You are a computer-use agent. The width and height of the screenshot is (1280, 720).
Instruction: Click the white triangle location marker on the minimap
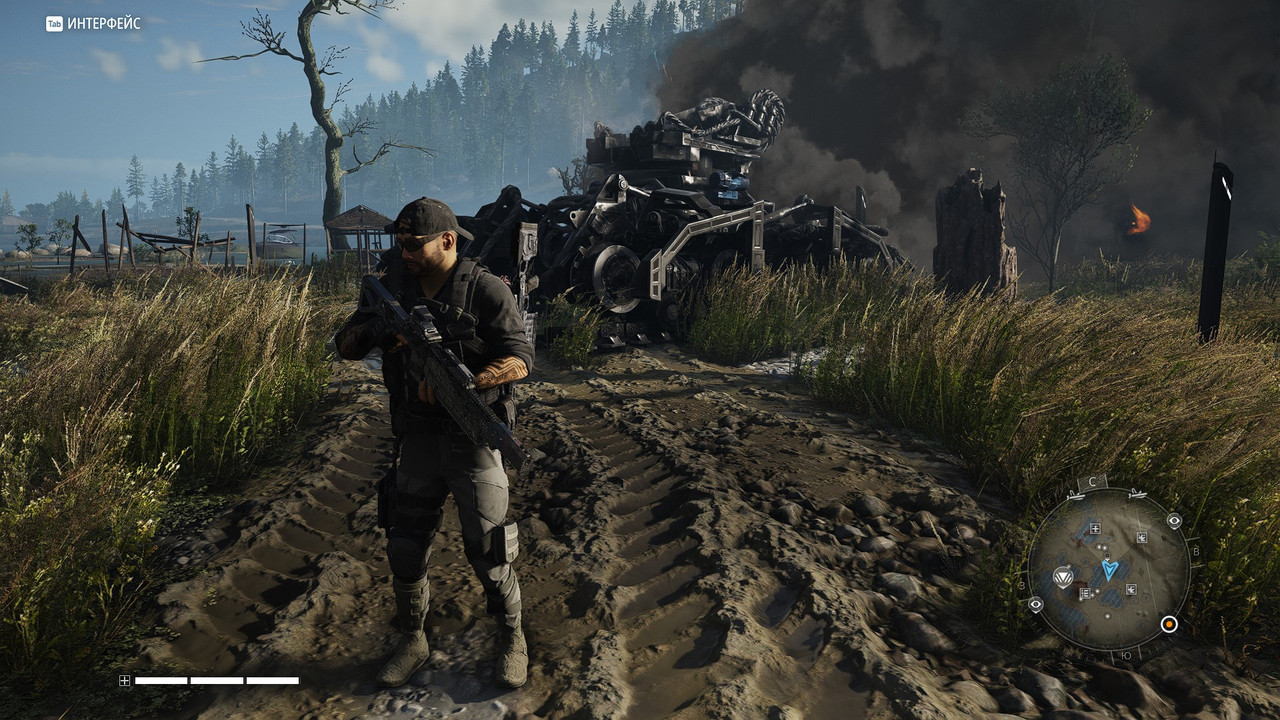1064,576
